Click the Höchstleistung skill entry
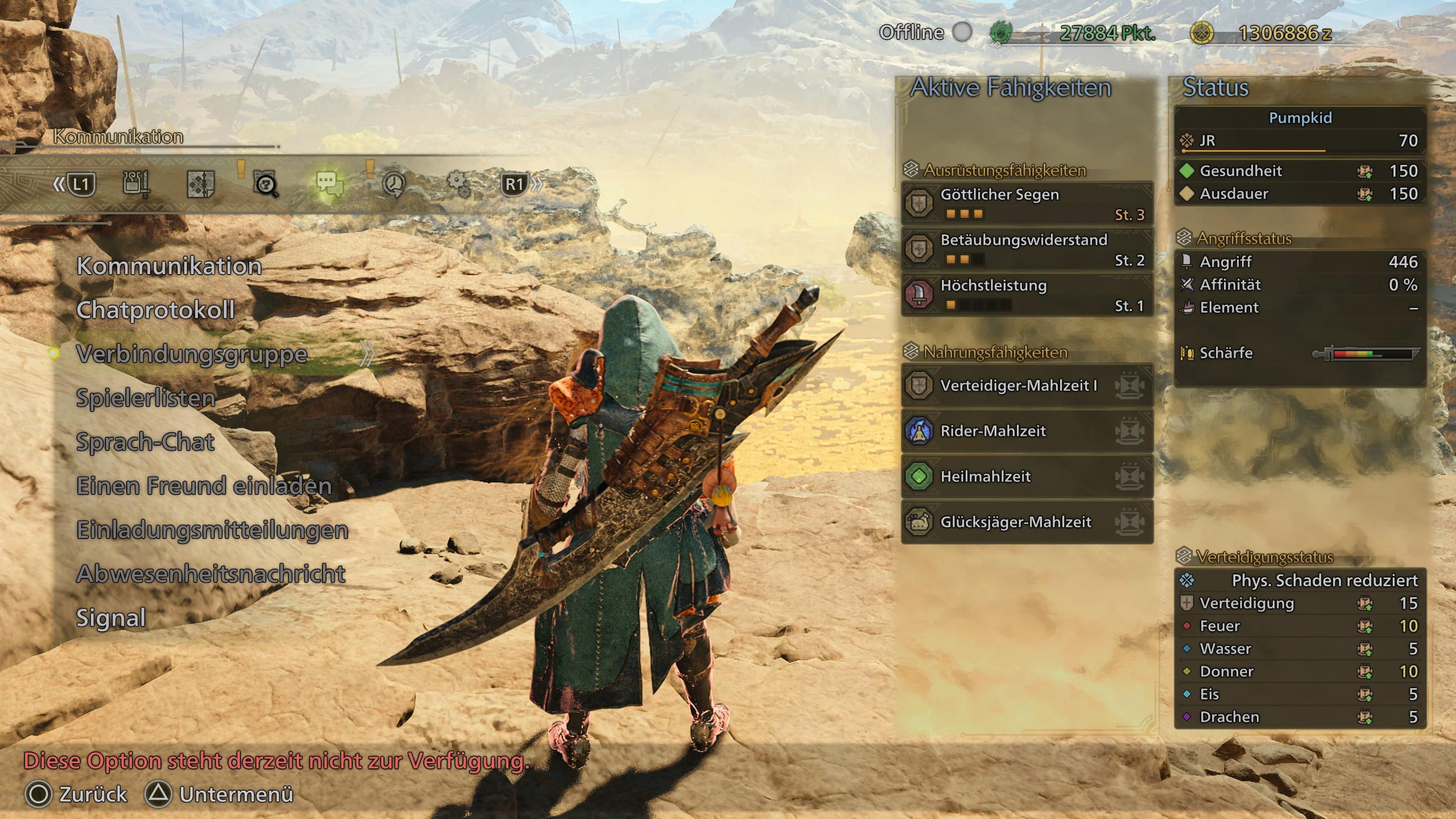 pyautogui.click(x=1027, y=295)
